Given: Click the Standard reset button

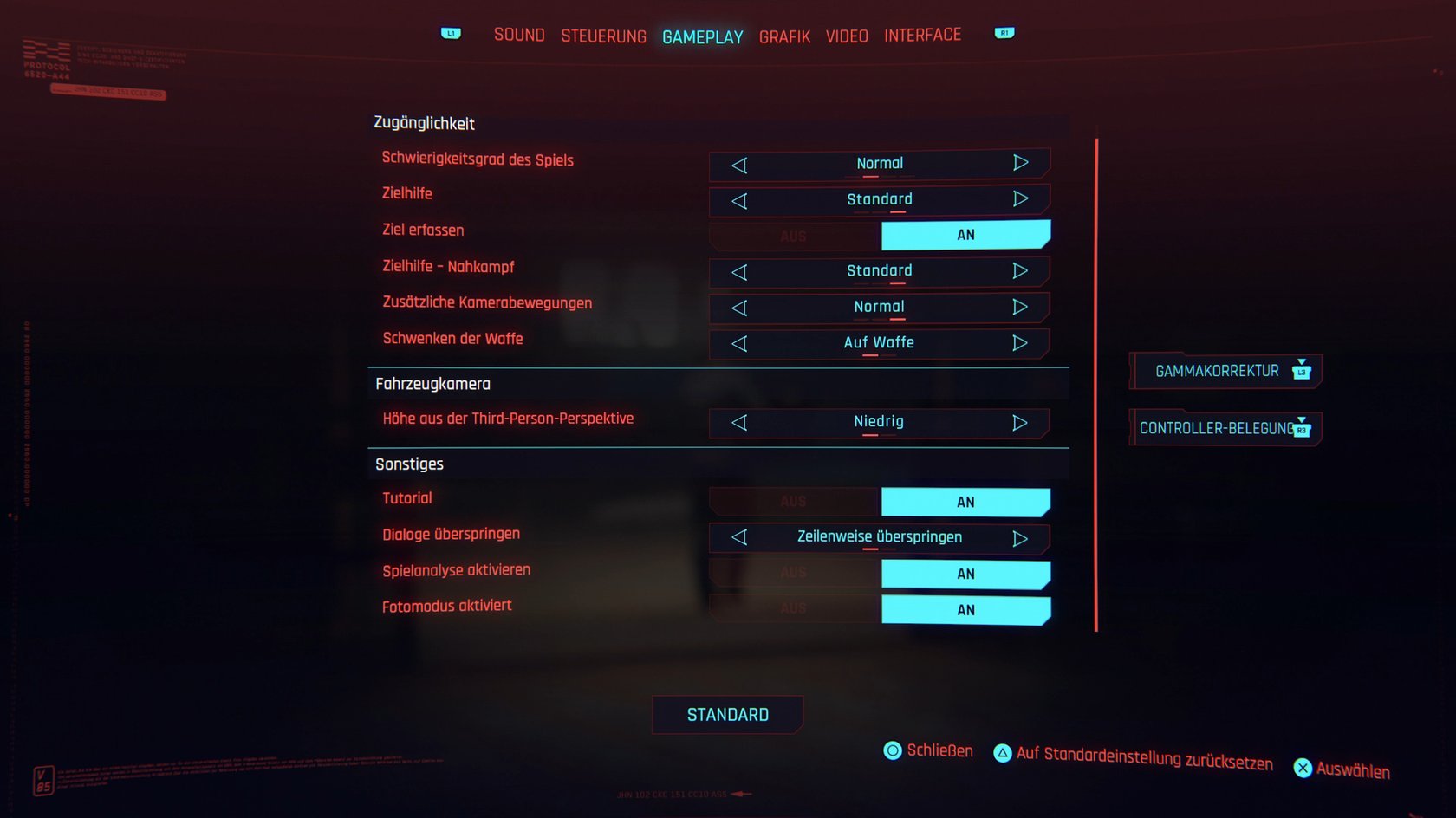Looking at the screenshot, I should pyautogui.click(x=727, y=715).
